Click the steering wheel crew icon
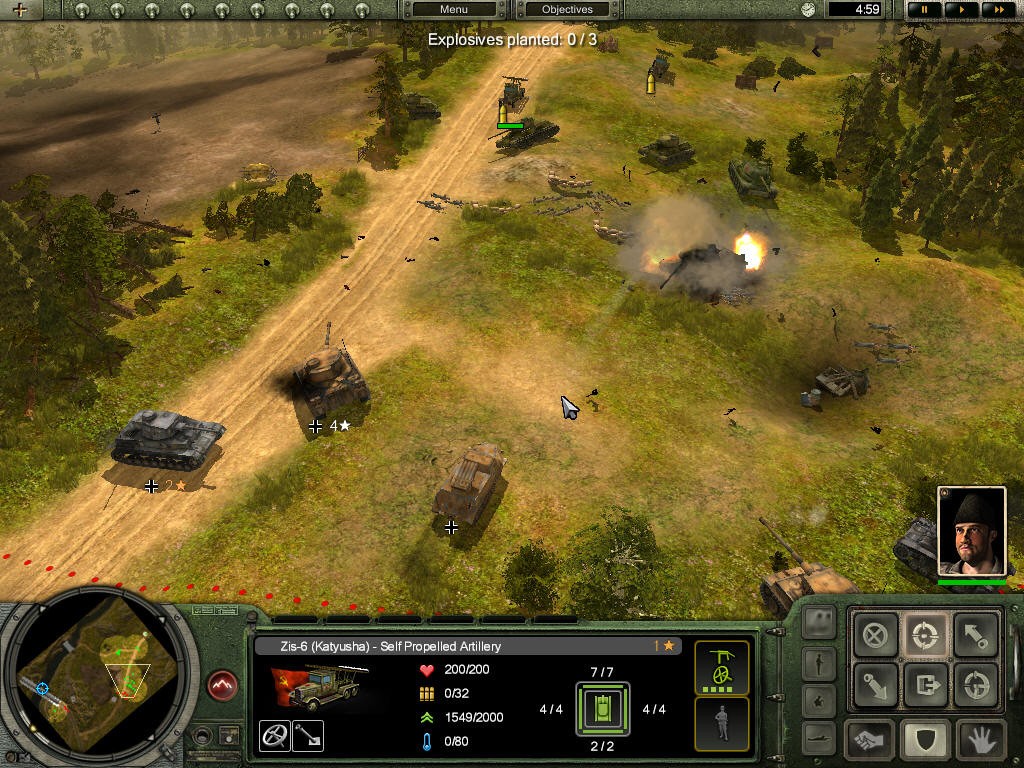Viewport: 1024px width, 768px height. click(x=275, y=736)
